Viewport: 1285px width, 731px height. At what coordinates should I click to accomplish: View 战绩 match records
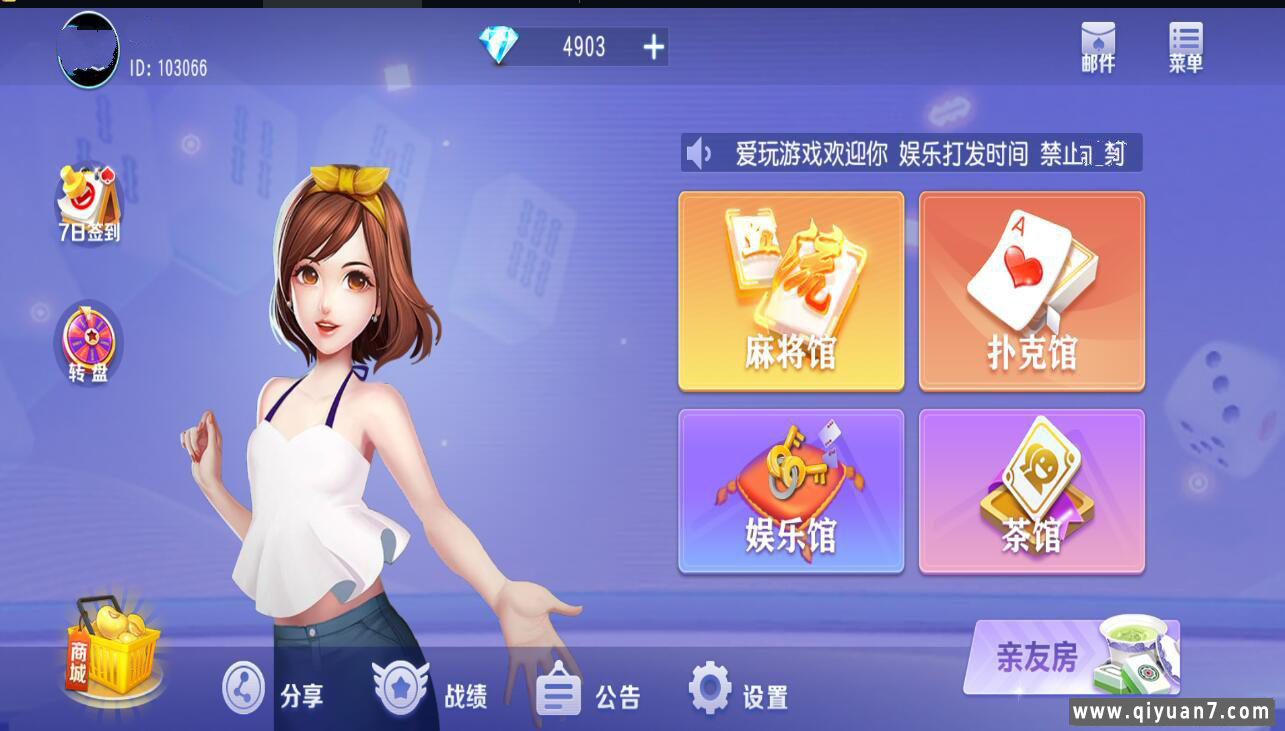click(x=430, y=691)
